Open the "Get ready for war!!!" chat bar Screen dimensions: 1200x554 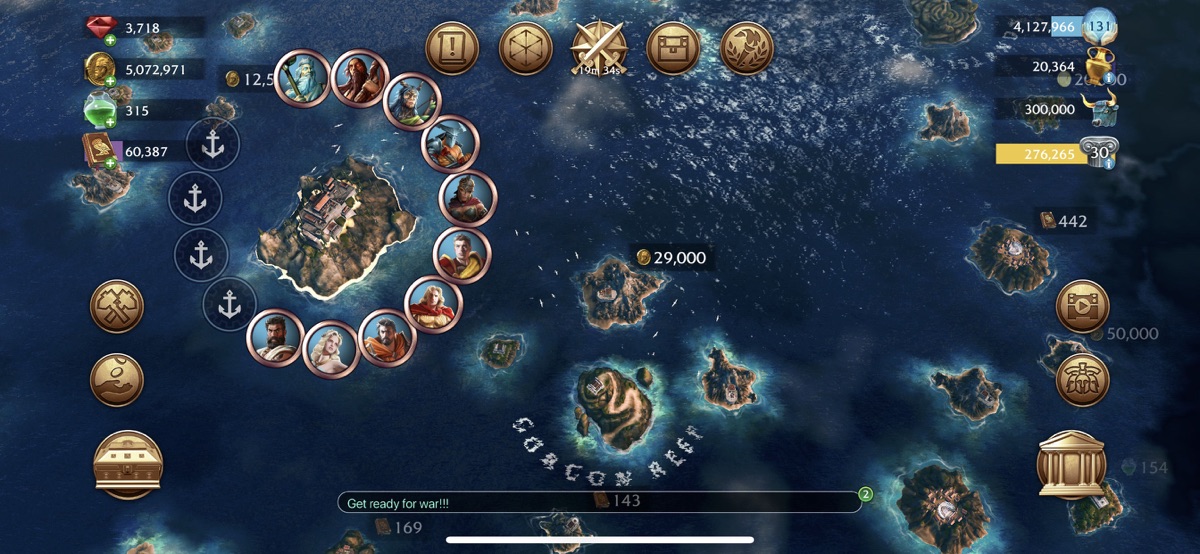click(598, 503)
